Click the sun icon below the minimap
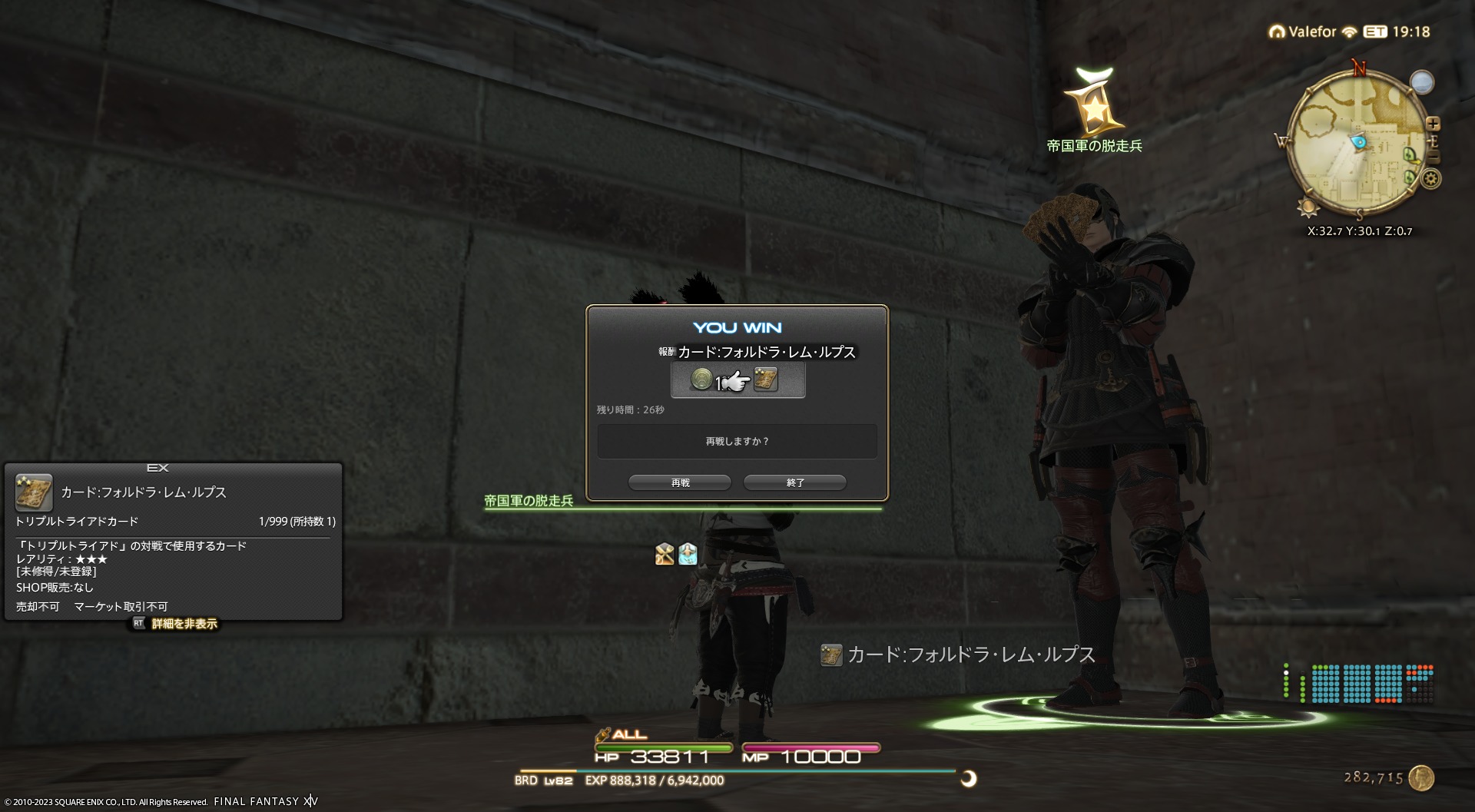This screenshot has height=812, width=1475. pos(1307,207)
